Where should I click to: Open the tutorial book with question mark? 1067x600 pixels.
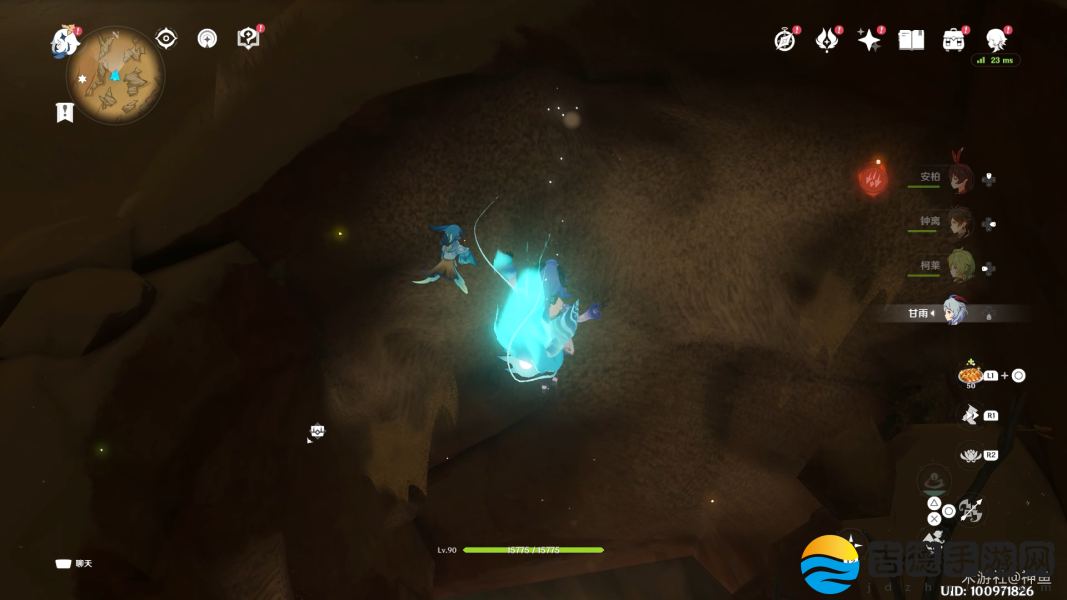pyautogui.click(x=248, y=38)
